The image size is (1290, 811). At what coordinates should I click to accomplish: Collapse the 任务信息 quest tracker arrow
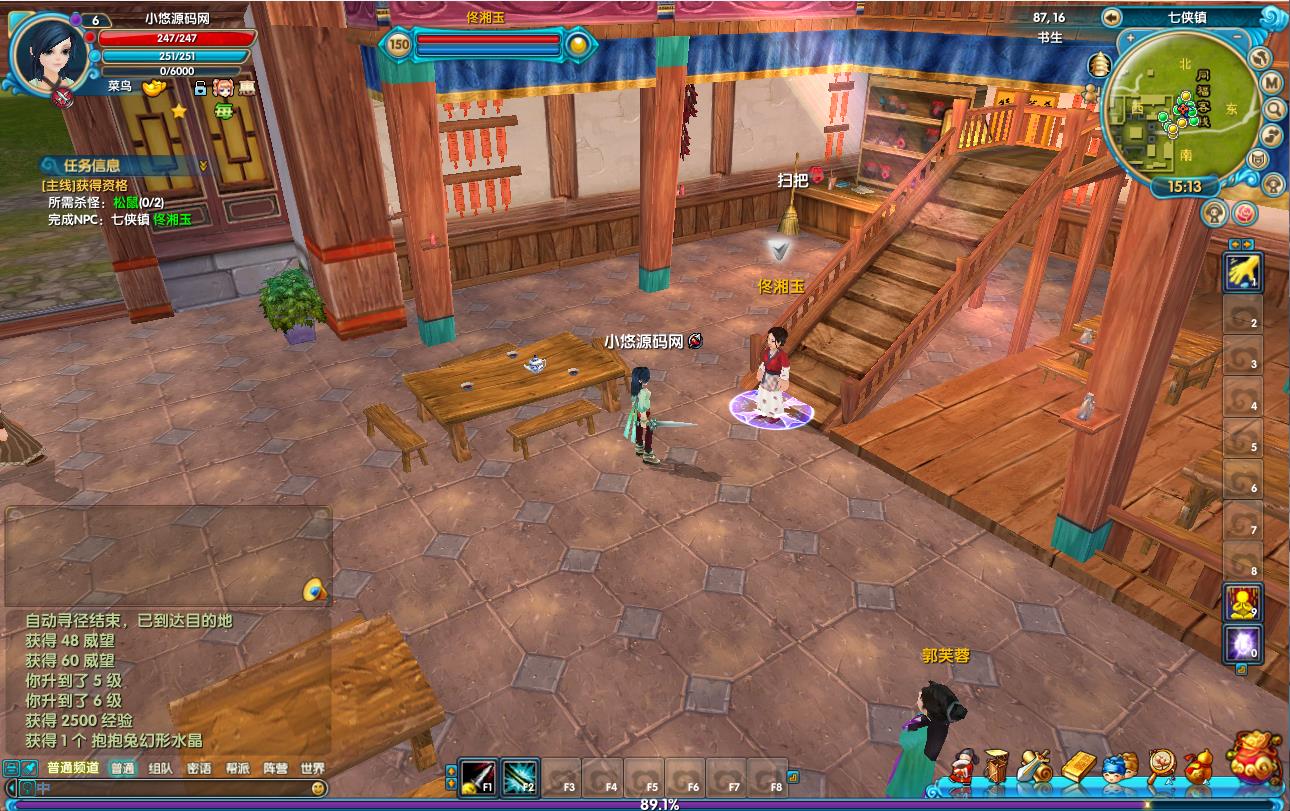pos(204,166)
